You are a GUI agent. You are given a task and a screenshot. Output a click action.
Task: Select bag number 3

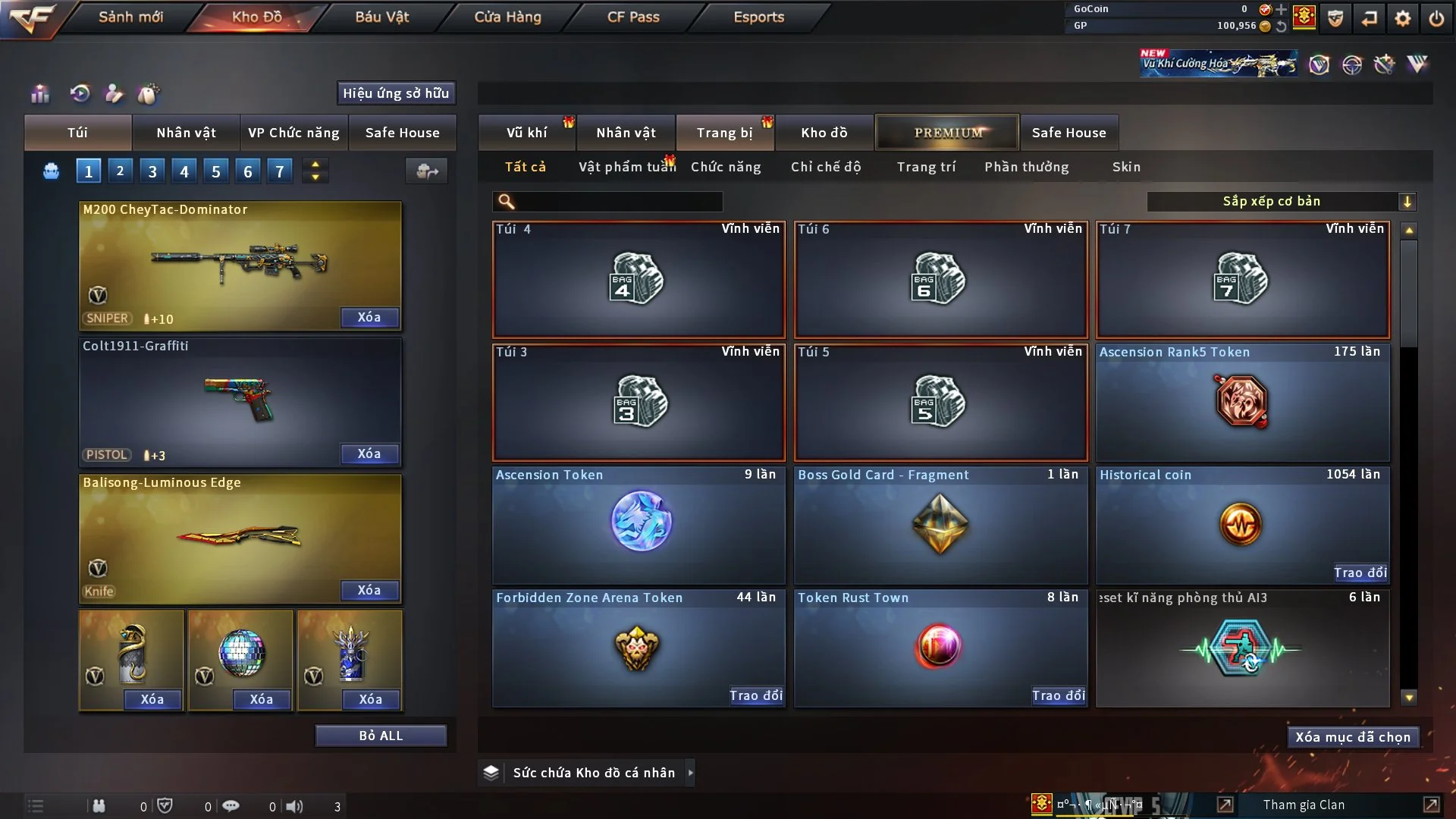click(152, 171)
